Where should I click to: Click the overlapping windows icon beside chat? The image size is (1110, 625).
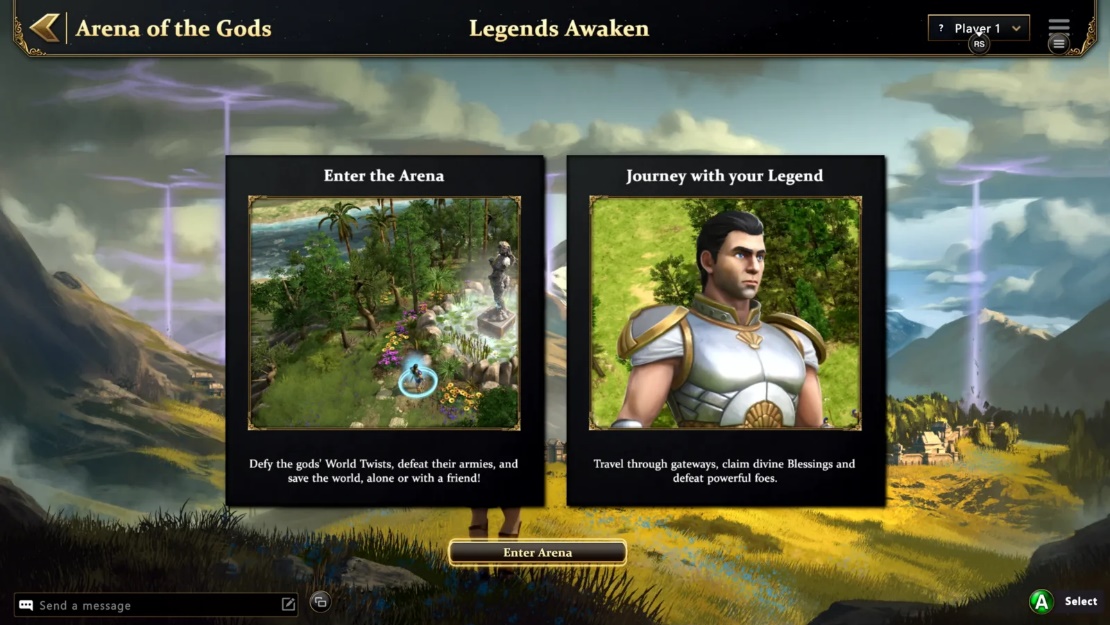[320, 601]
